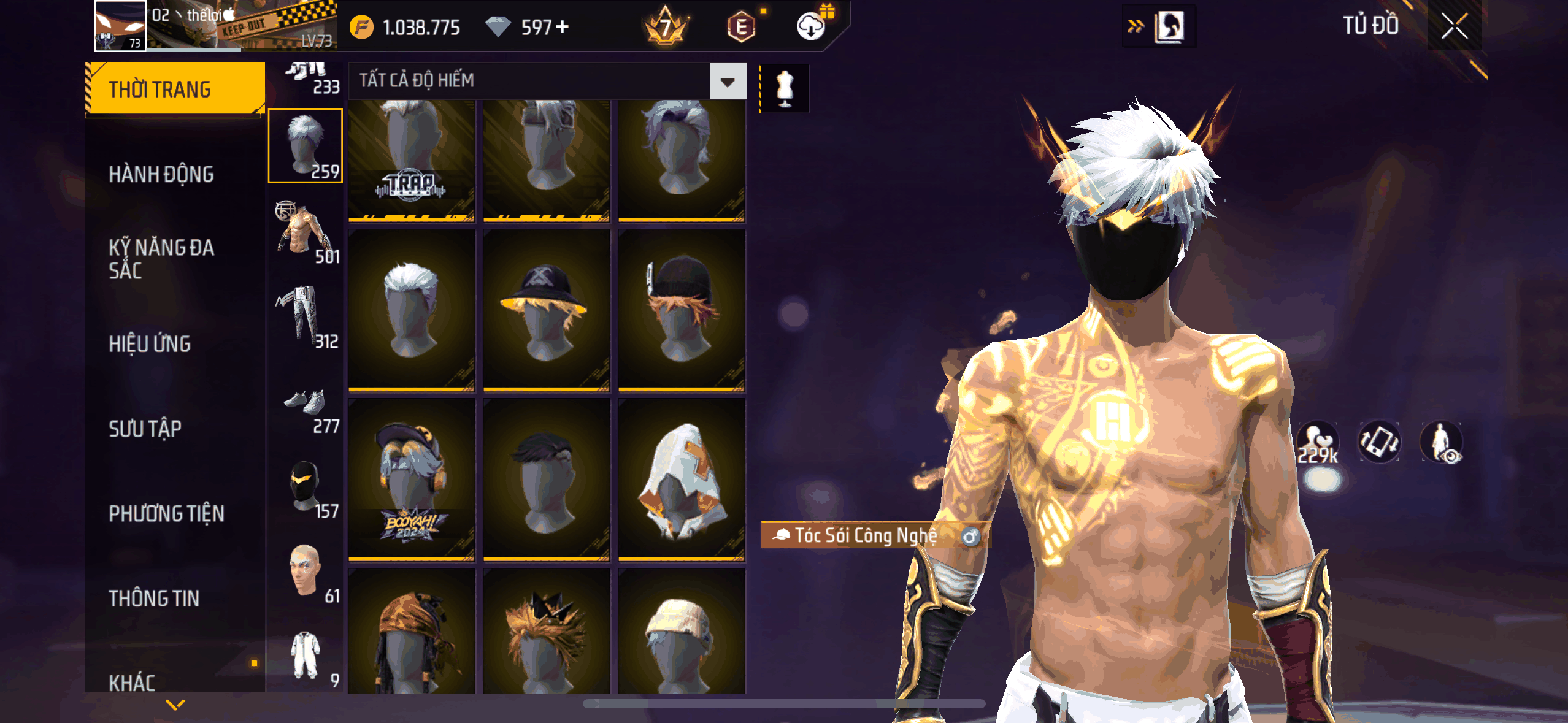This screenshot has width=1568, height=723.
Task: Pick the BOOYAH 2024 cap with headphones
Action: click(411, 480)
